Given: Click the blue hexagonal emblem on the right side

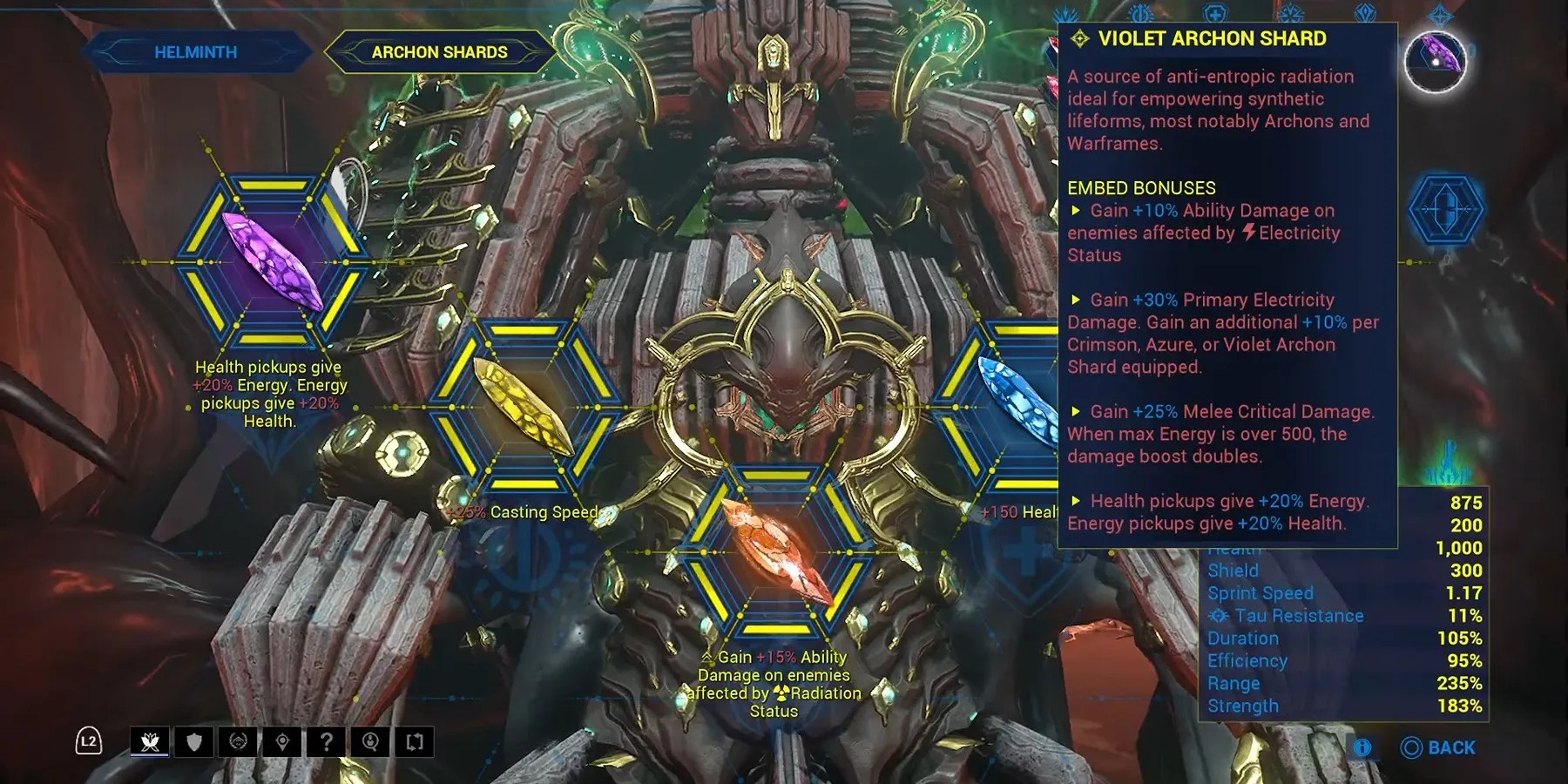Looking at the screenshot, I should (x=1445, y=209).
